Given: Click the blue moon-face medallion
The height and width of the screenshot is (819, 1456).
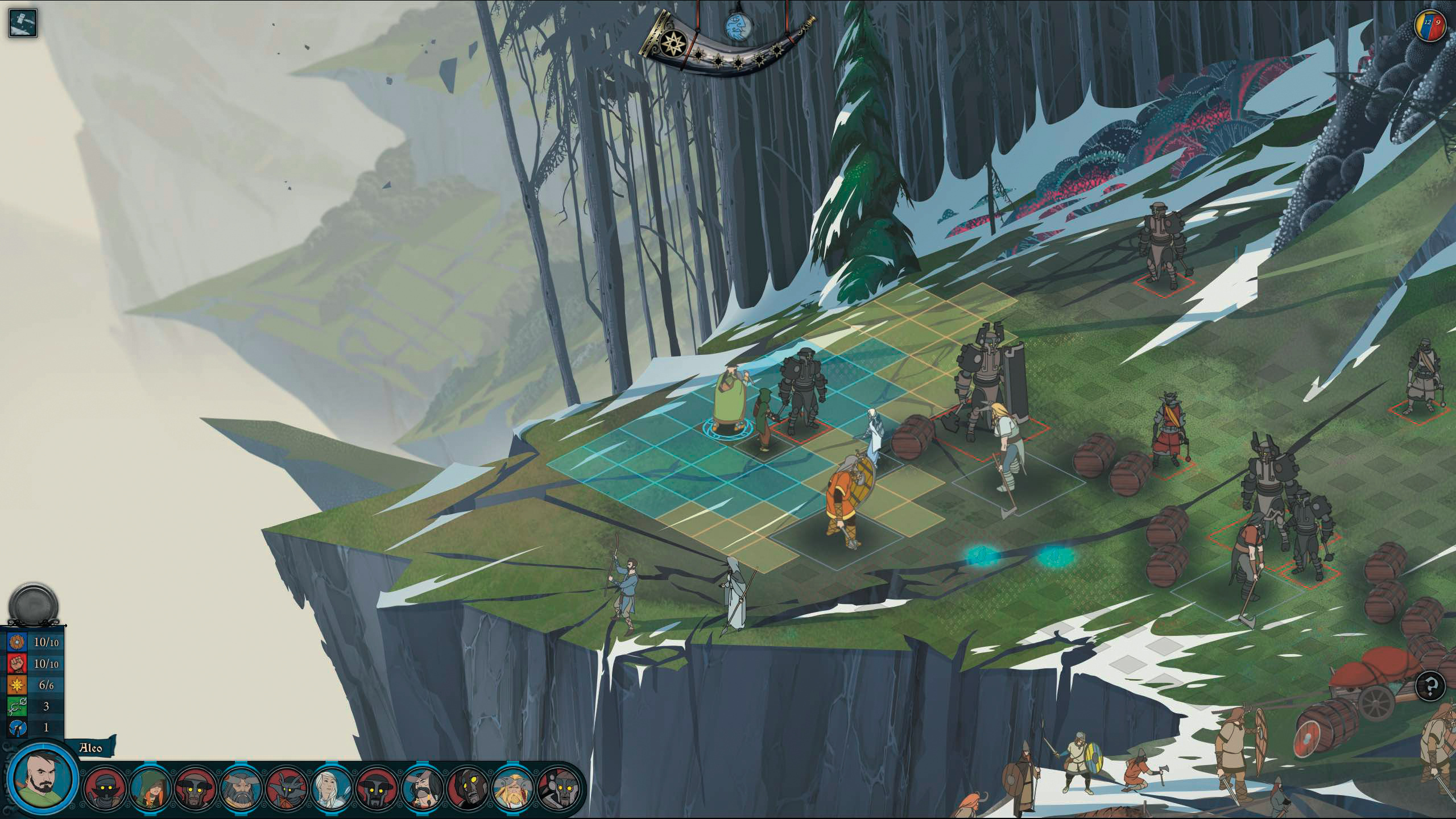Looking at the screenshot, I should click(x=738, y=27).
